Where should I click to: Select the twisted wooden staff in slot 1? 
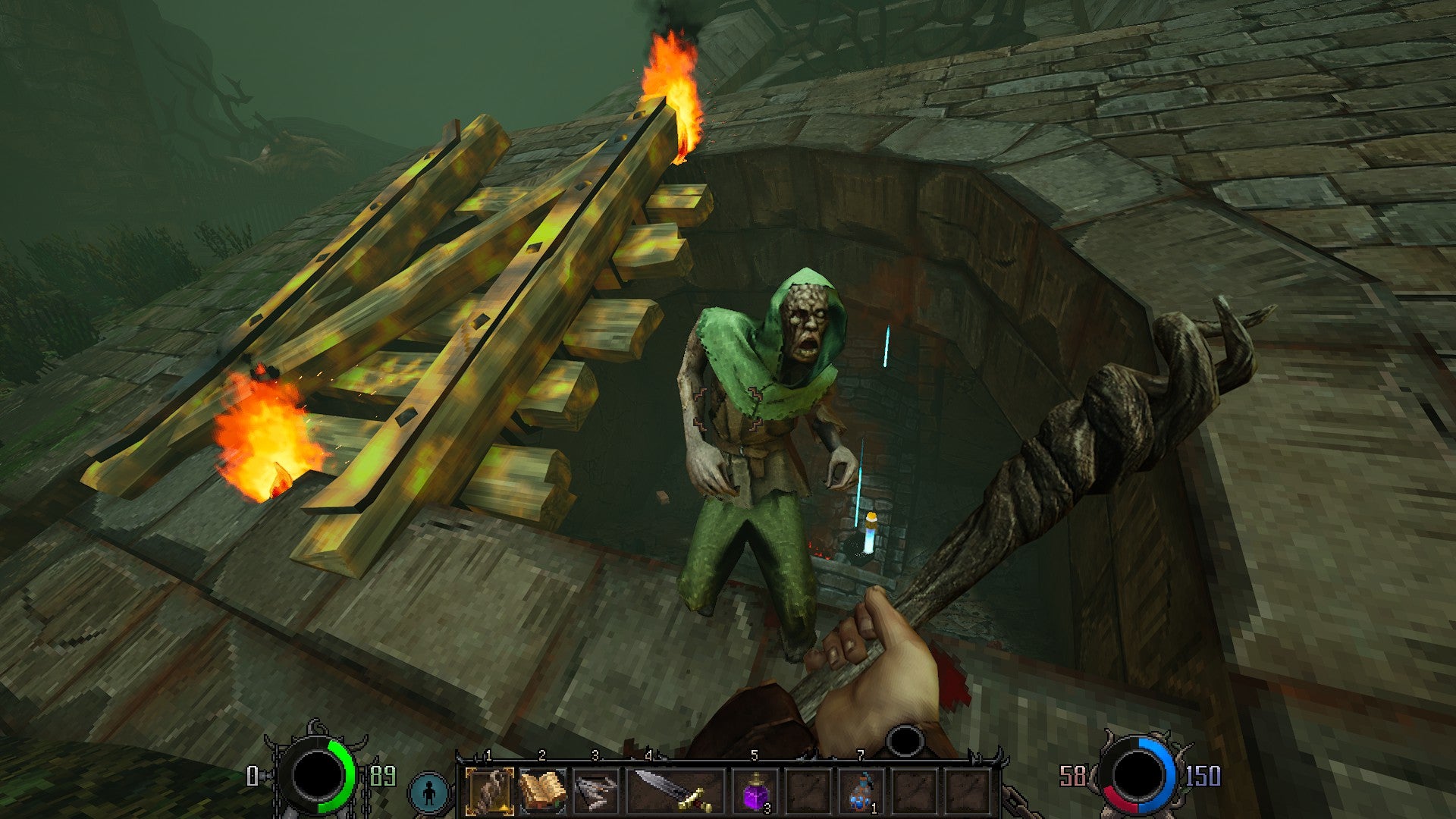coord(489,791)
